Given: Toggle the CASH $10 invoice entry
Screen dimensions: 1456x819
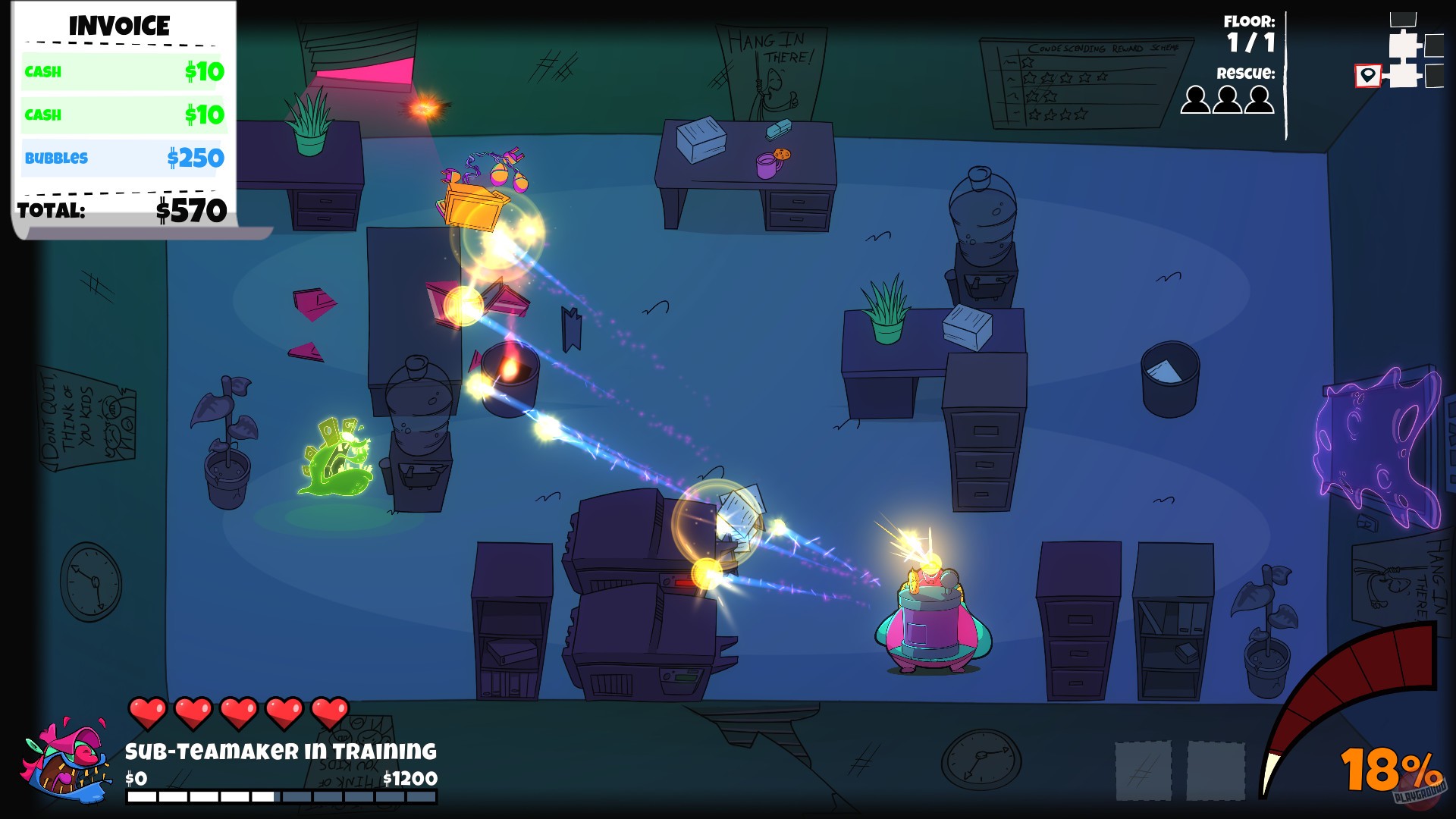Looking at the screenshot, I should tap(121, 72).
